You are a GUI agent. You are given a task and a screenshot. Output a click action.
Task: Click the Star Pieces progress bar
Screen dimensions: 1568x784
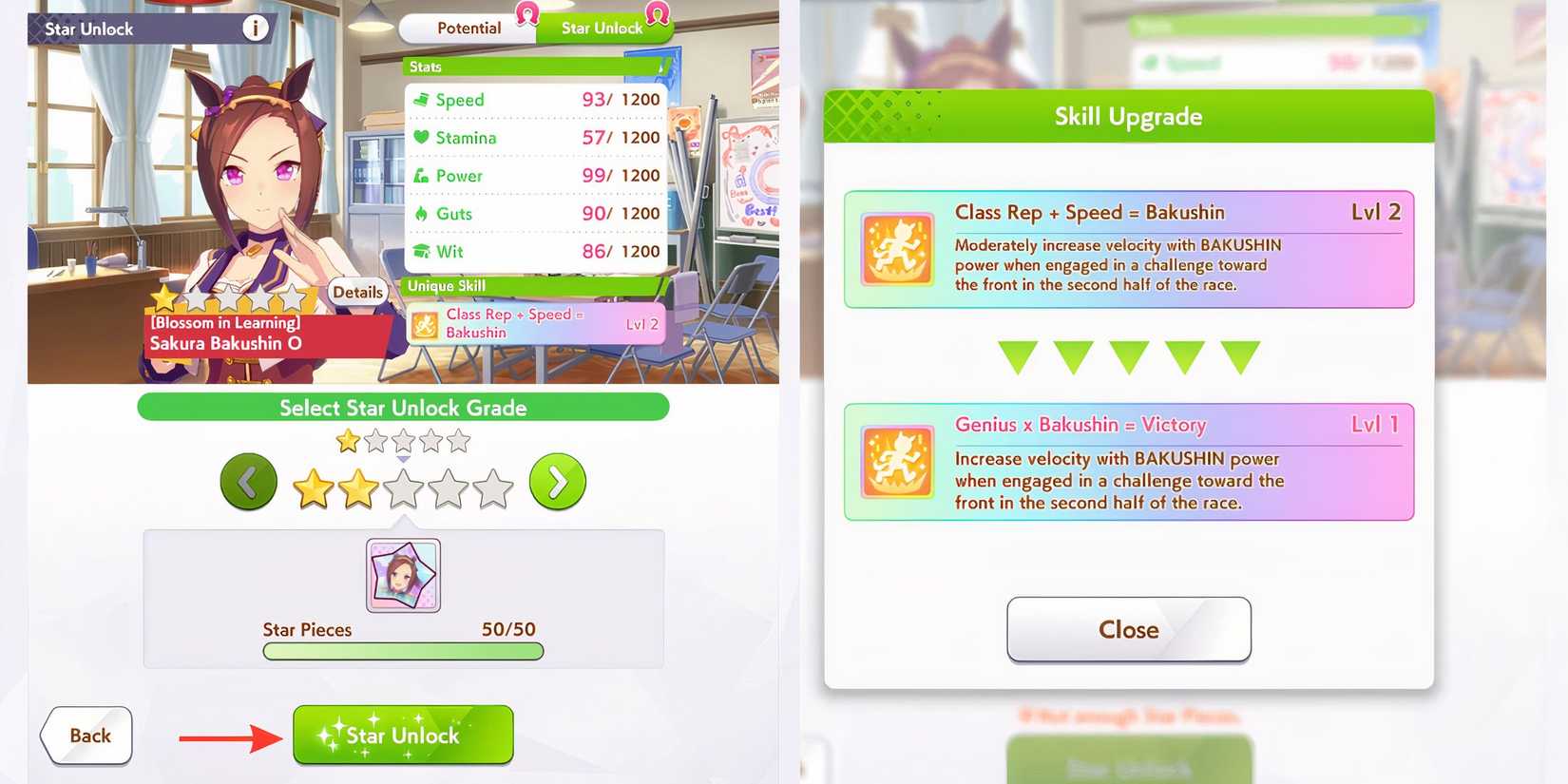(x=403, y=651)
